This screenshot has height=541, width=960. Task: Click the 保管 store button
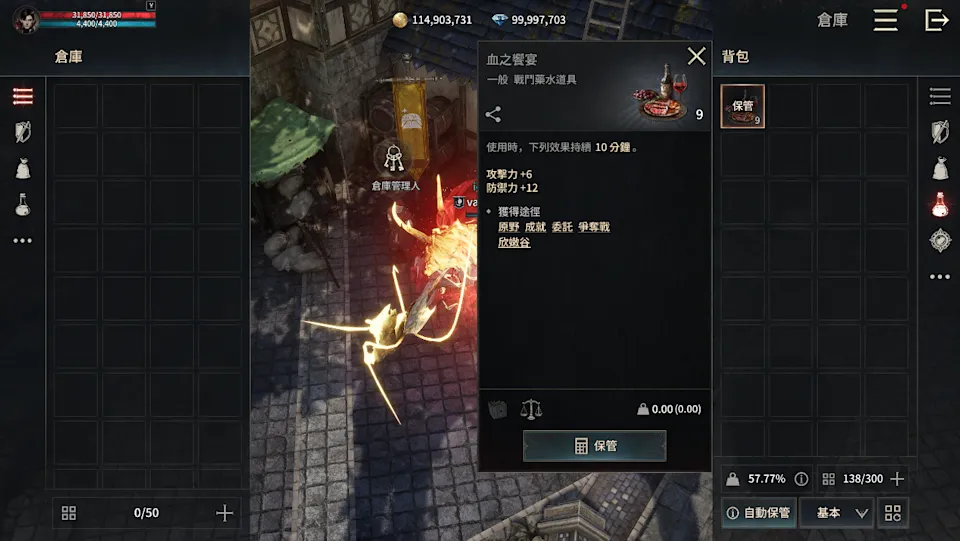594,446
